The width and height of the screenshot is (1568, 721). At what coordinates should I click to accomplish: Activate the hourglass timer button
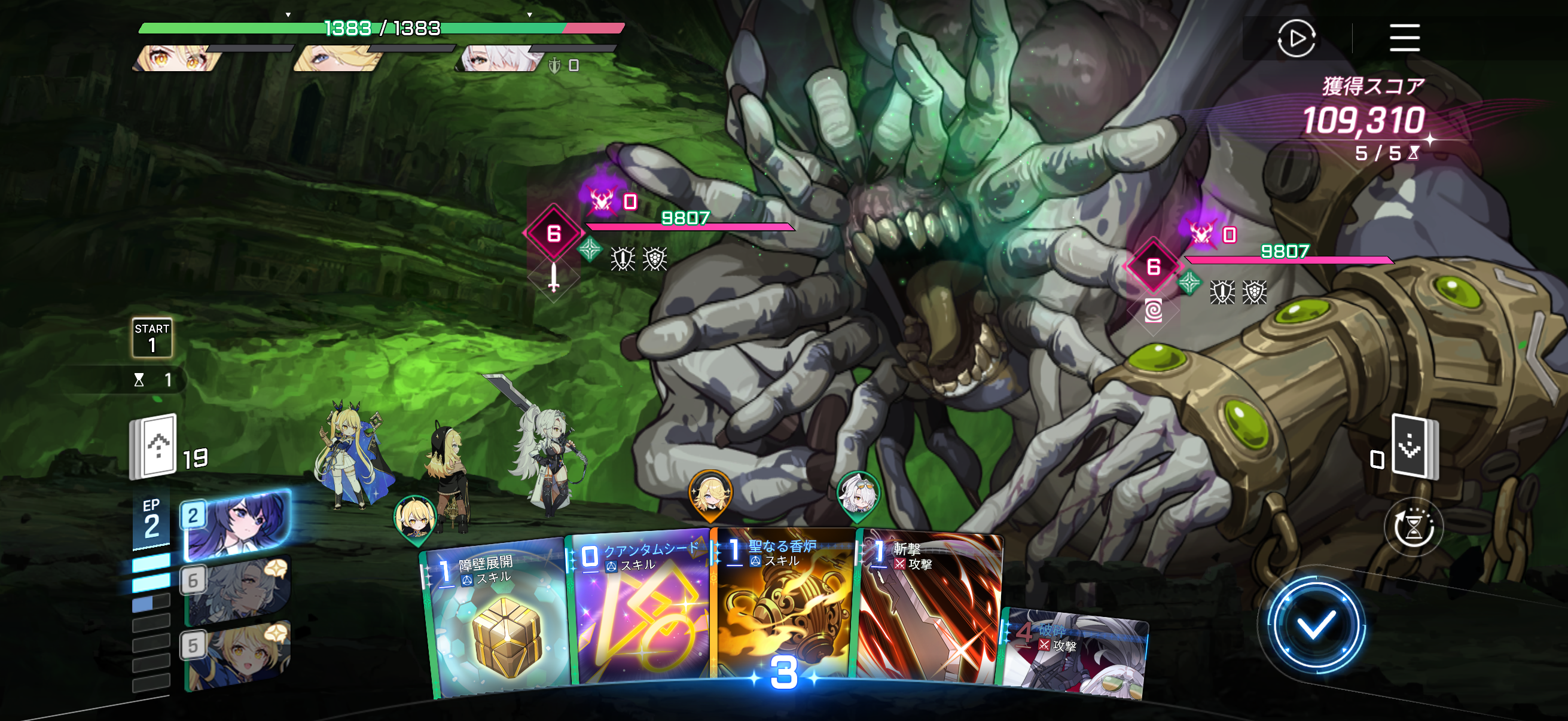pos(1413,527)
